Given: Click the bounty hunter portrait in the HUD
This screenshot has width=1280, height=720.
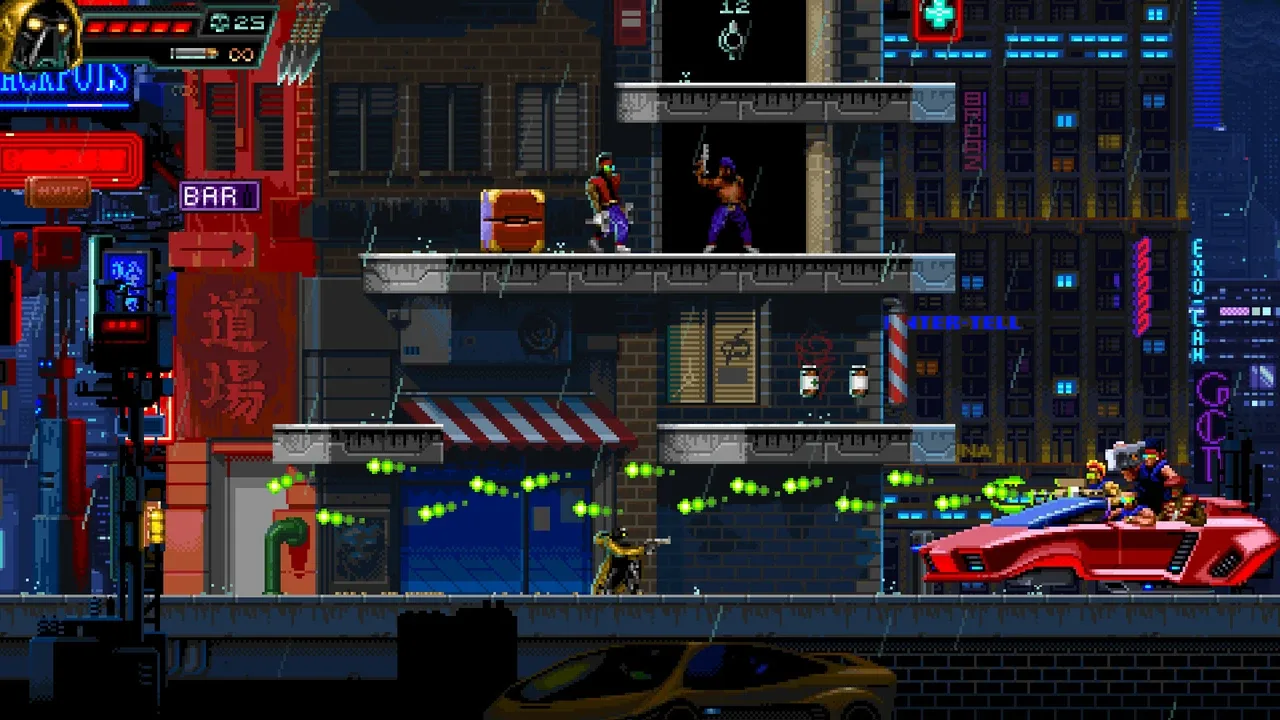Looking at the screenshot, I should [x=40, y=35].
